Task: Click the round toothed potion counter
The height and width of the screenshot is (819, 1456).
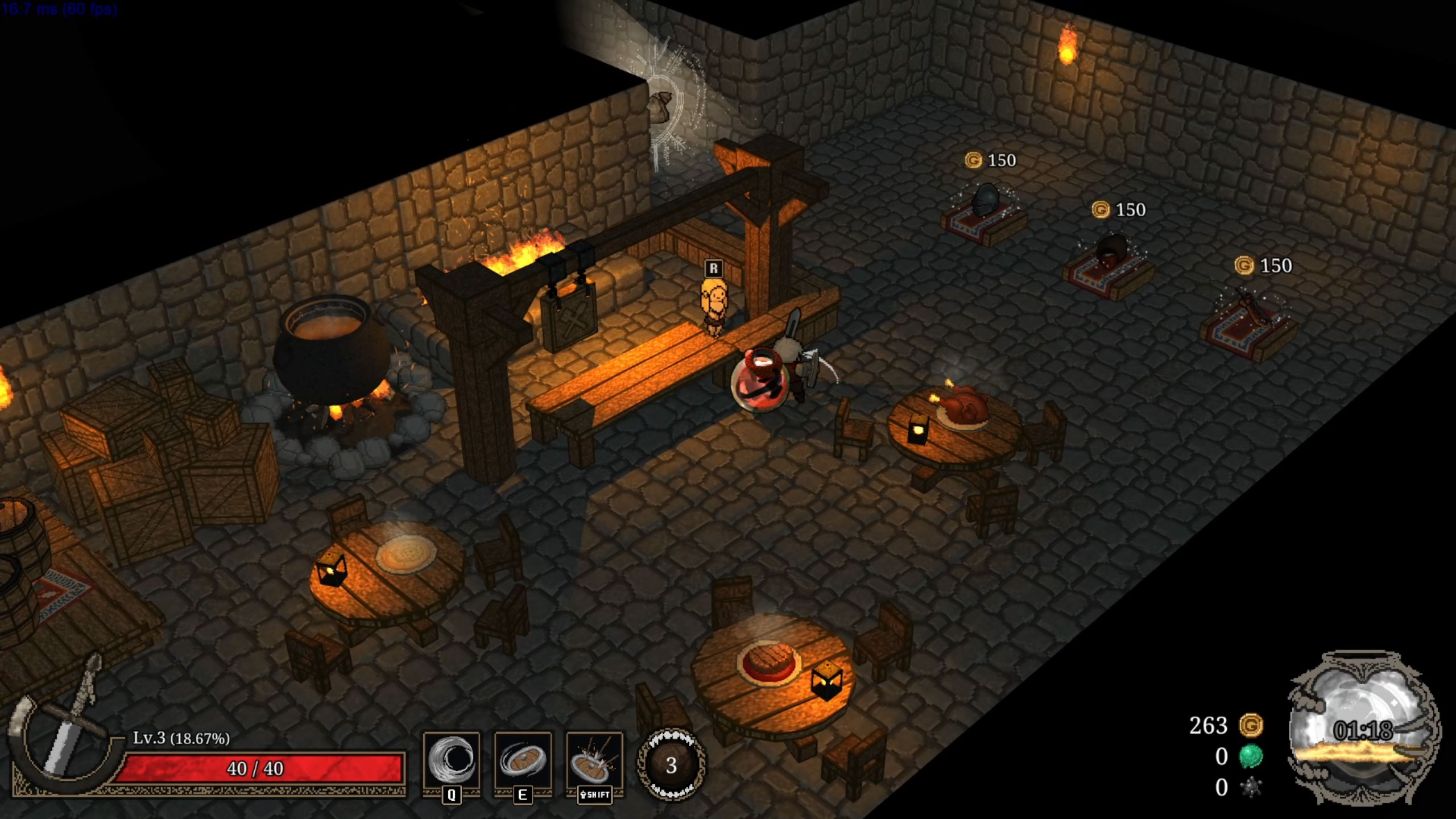Action: tap(671, 766)
